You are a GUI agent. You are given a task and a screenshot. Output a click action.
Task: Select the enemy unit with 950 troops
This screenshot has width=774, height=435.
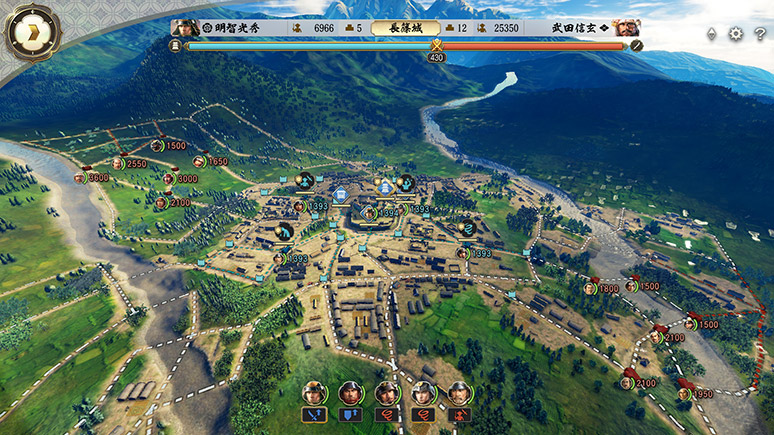(684, 394)
